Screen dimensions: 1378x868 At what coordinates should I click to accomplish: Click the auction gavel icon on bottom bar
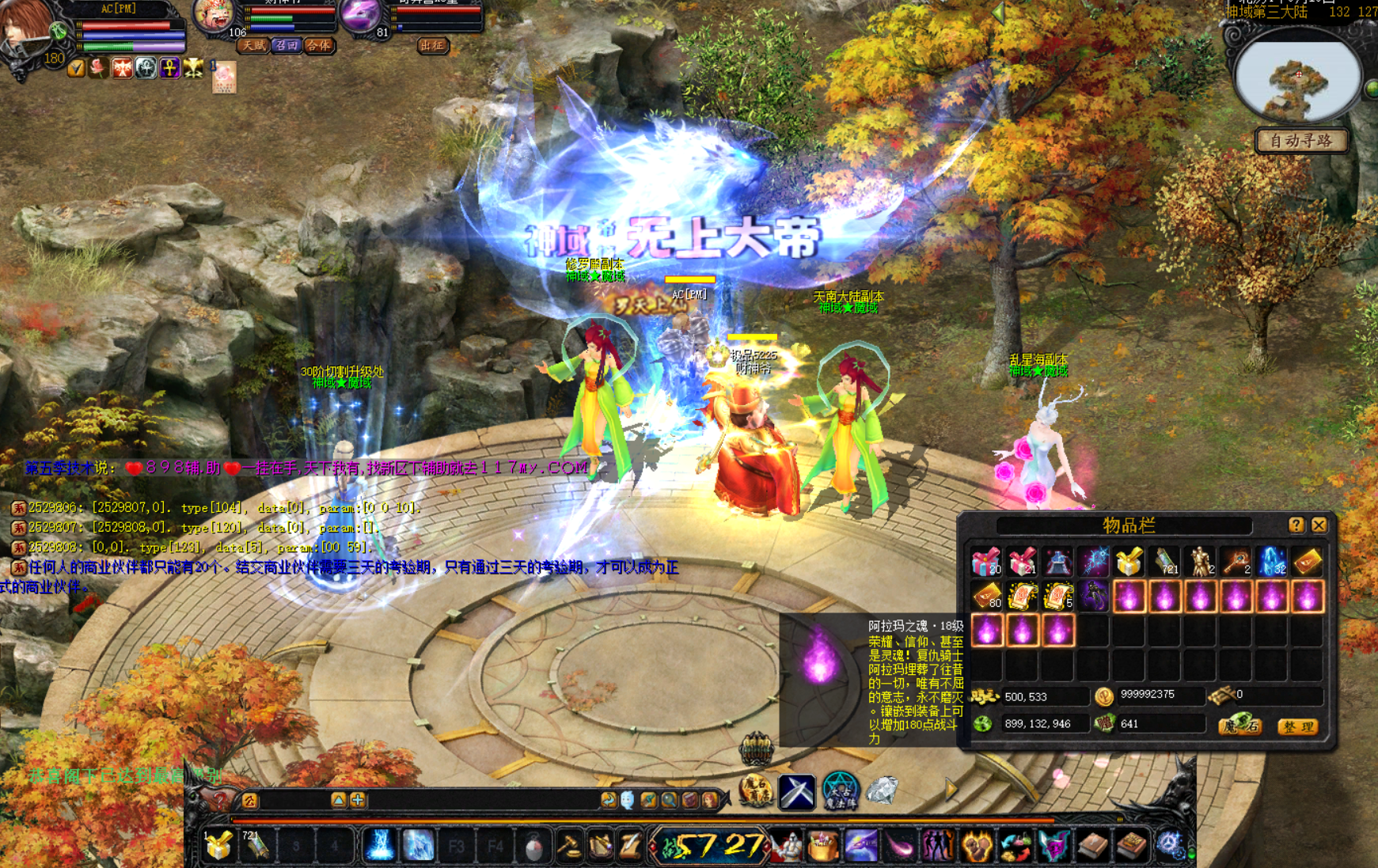pyautogui.click(x=569, y=846)
